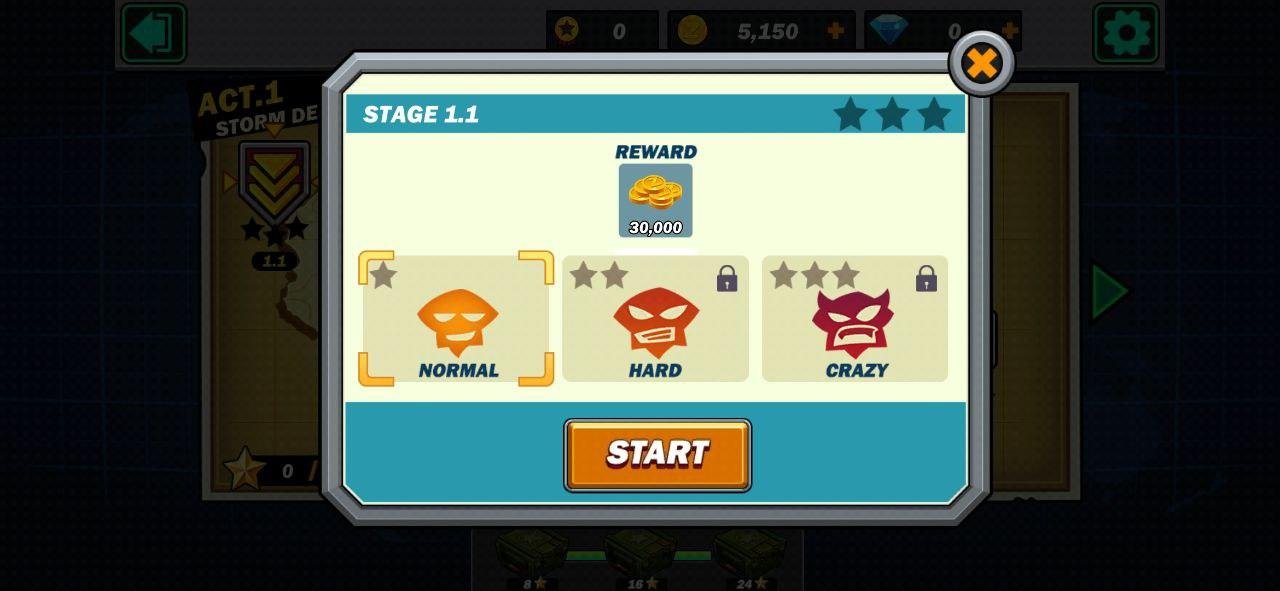Screen dimensions: 1280x591
Task: Choose the locked Hard difficulty
Action: click(655, 319)
